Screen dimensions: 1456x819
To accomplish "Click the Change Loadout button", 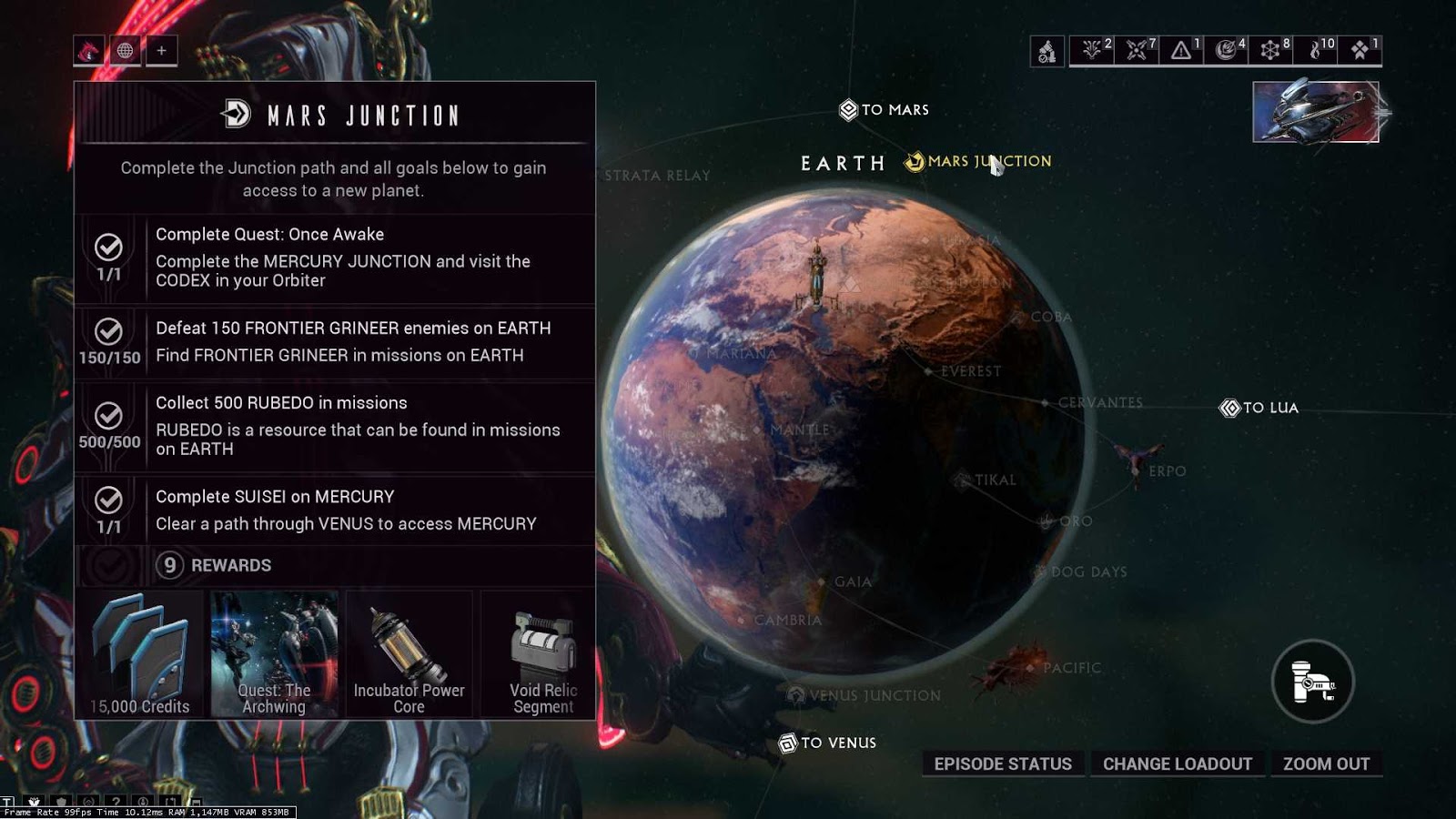I will click(1178, 763).
